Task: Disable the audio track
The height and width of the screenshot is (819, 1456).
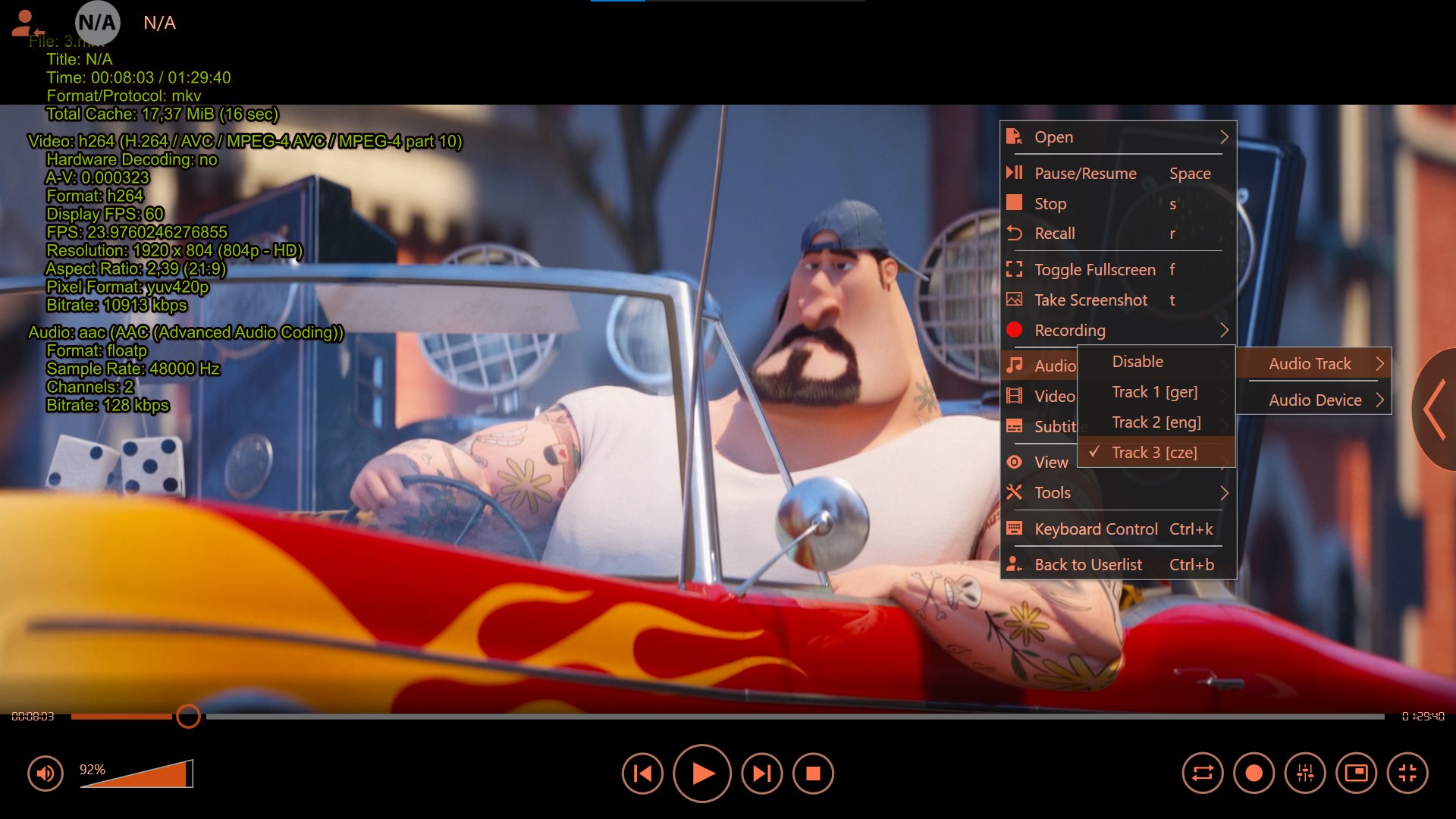Action: tap(1137, 362)
